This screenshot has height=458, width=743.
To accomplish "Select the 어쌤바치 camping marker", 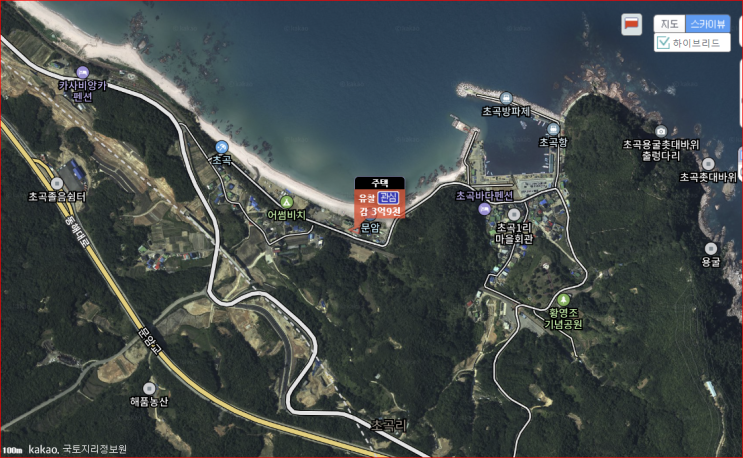I will pos(286,201).
